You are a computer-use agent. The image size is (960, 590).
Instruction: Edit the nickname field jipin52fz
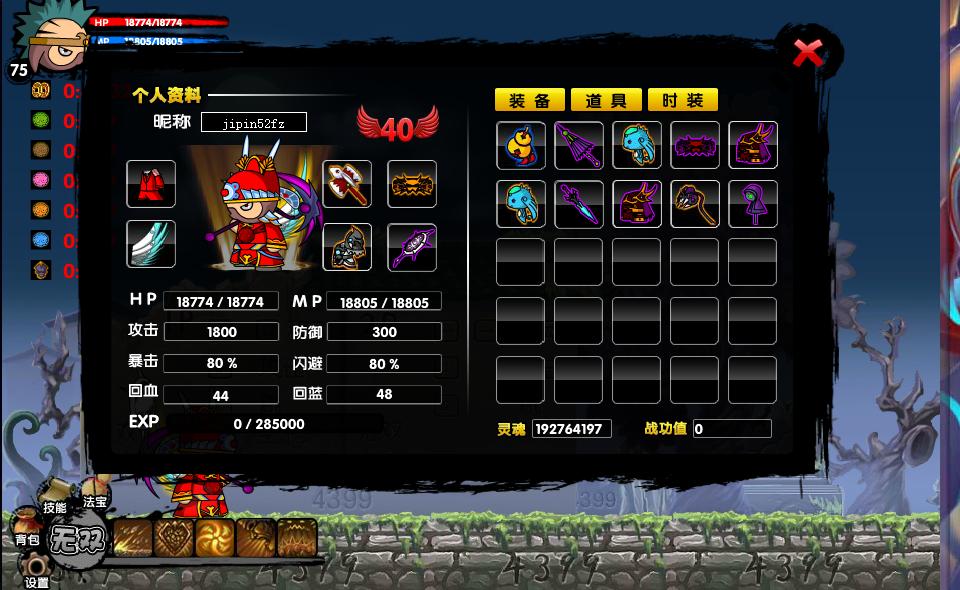pos(254,123)
